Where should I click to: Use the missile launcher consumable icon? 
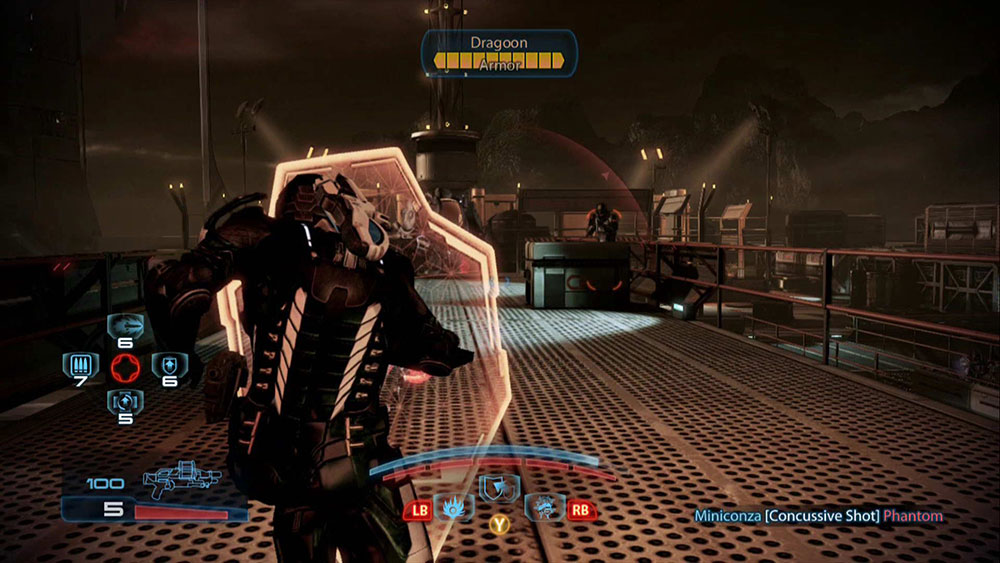click(x=127, y=326)
